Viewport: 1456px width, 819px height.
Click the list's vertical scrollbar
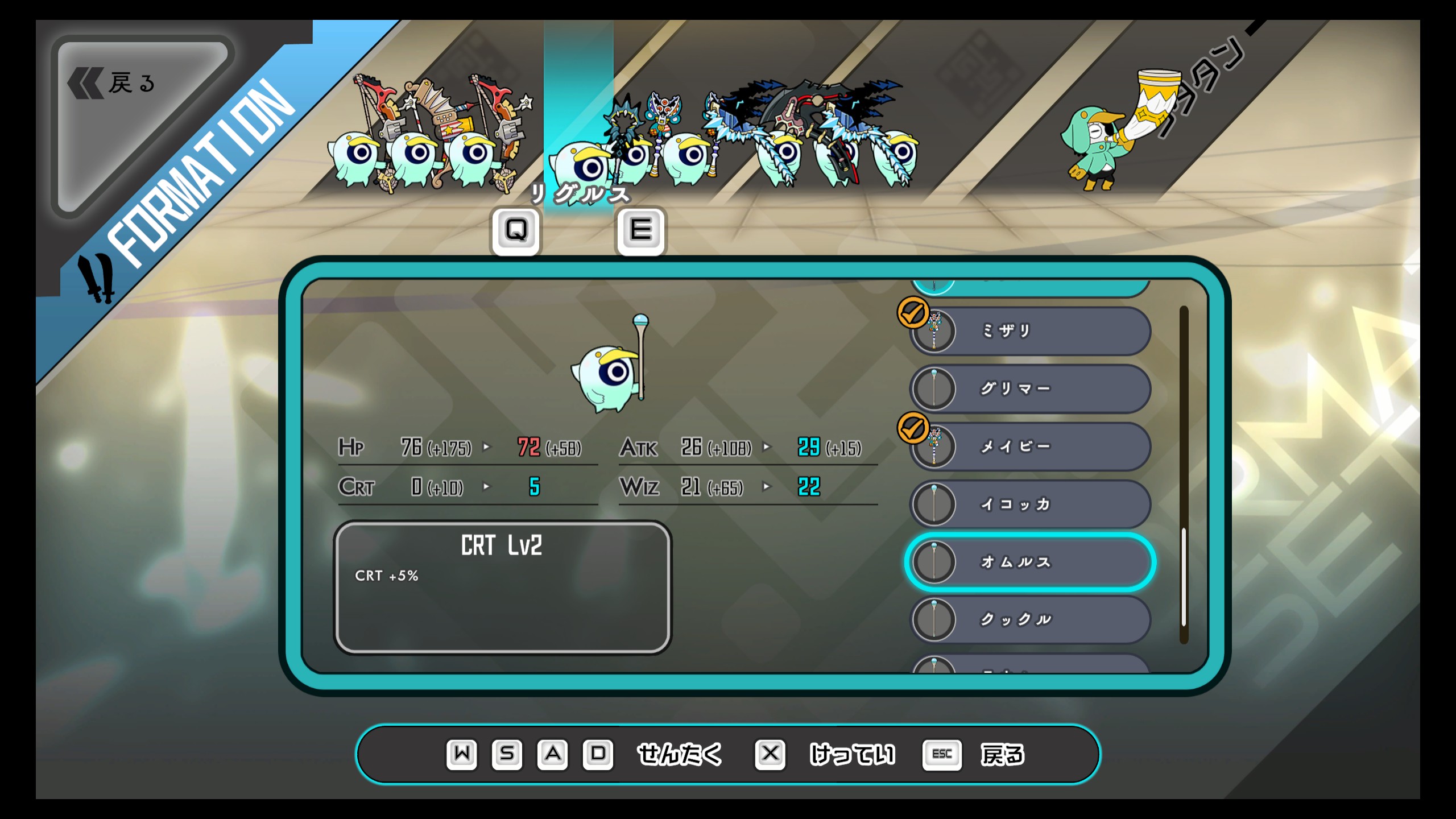[x=1184, y=577]
